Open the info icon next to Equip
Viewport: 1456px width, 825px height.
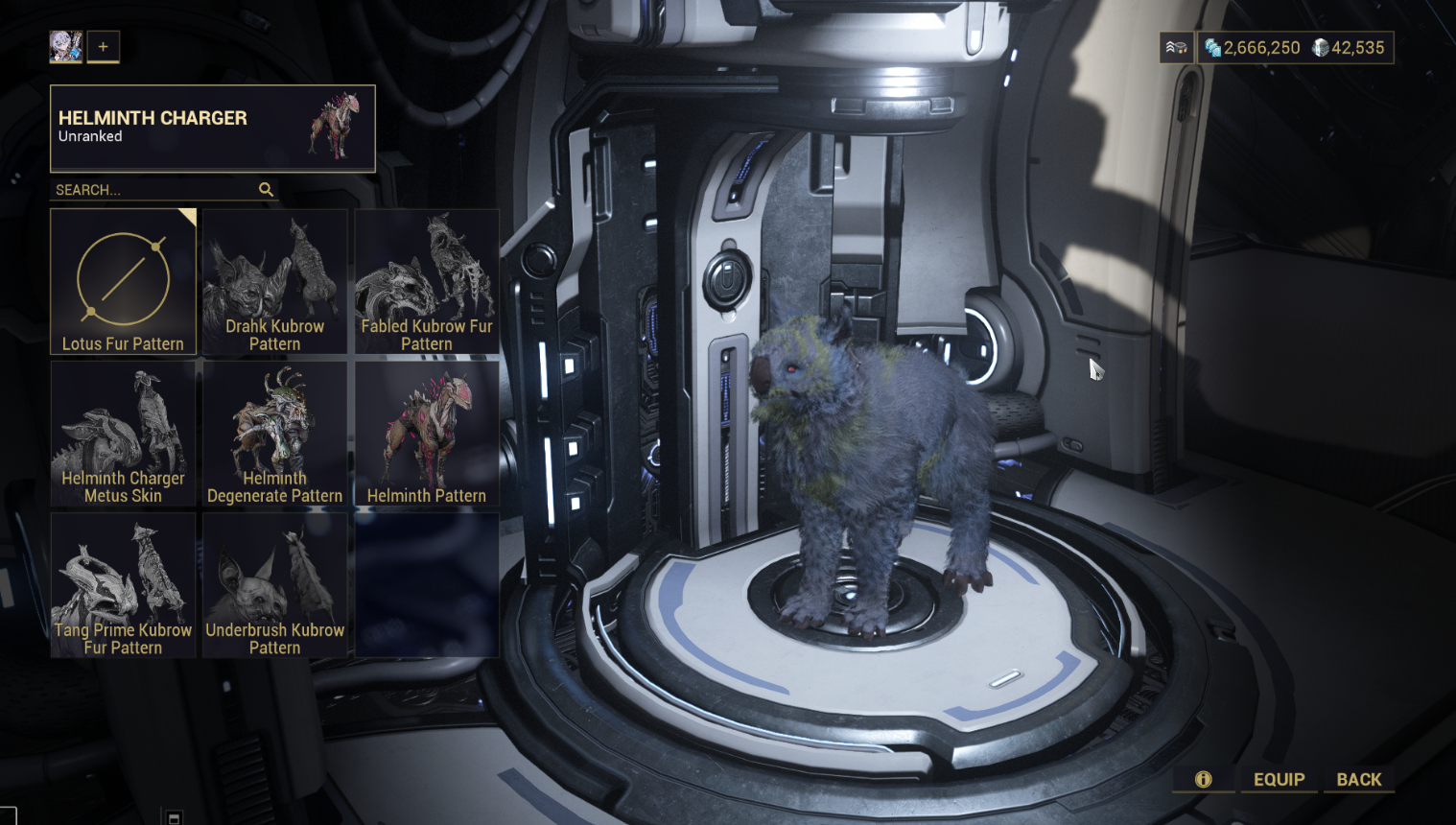(1203, 780)
